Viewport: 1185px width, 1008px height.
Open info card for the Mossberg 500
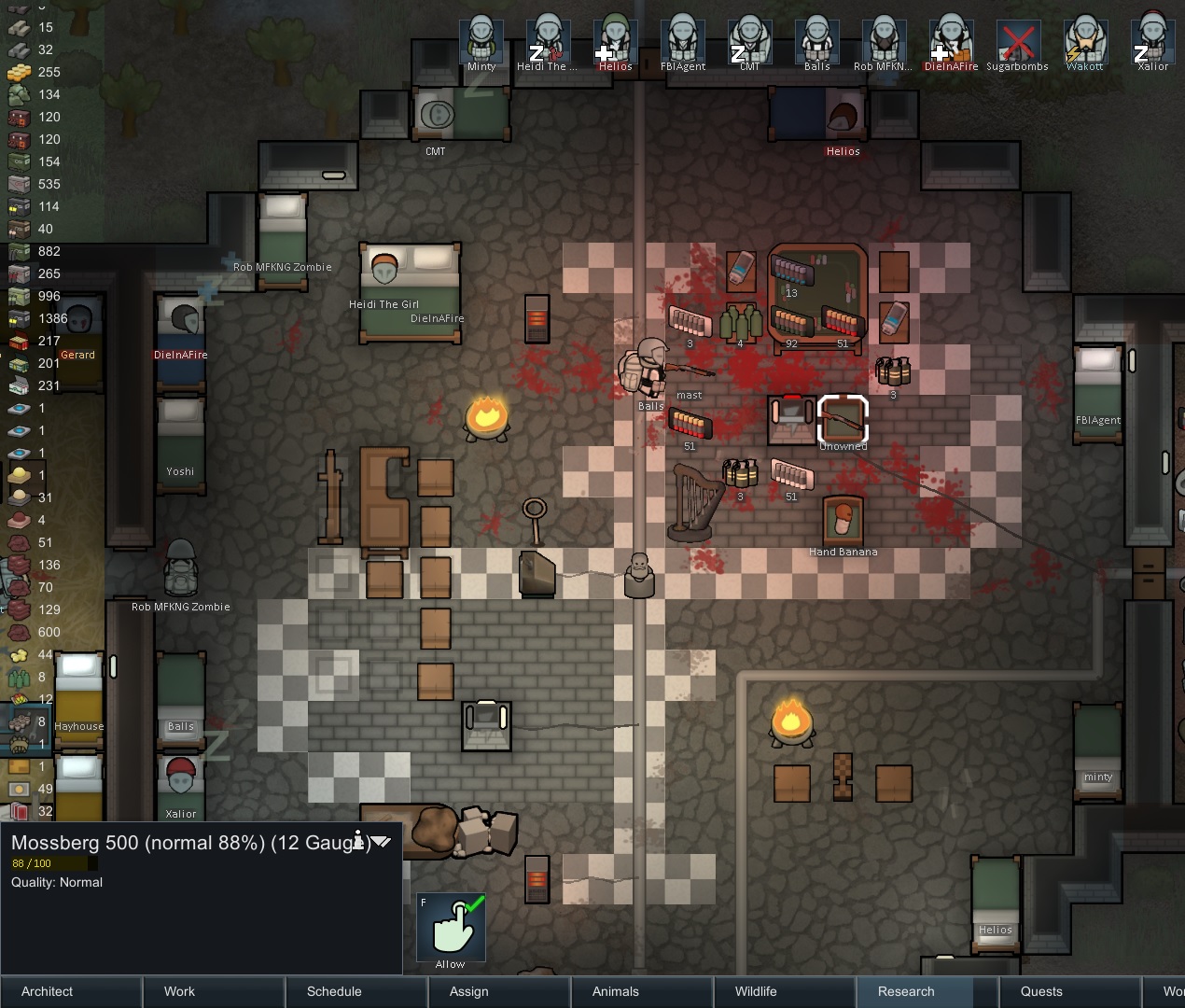(358, 841)
